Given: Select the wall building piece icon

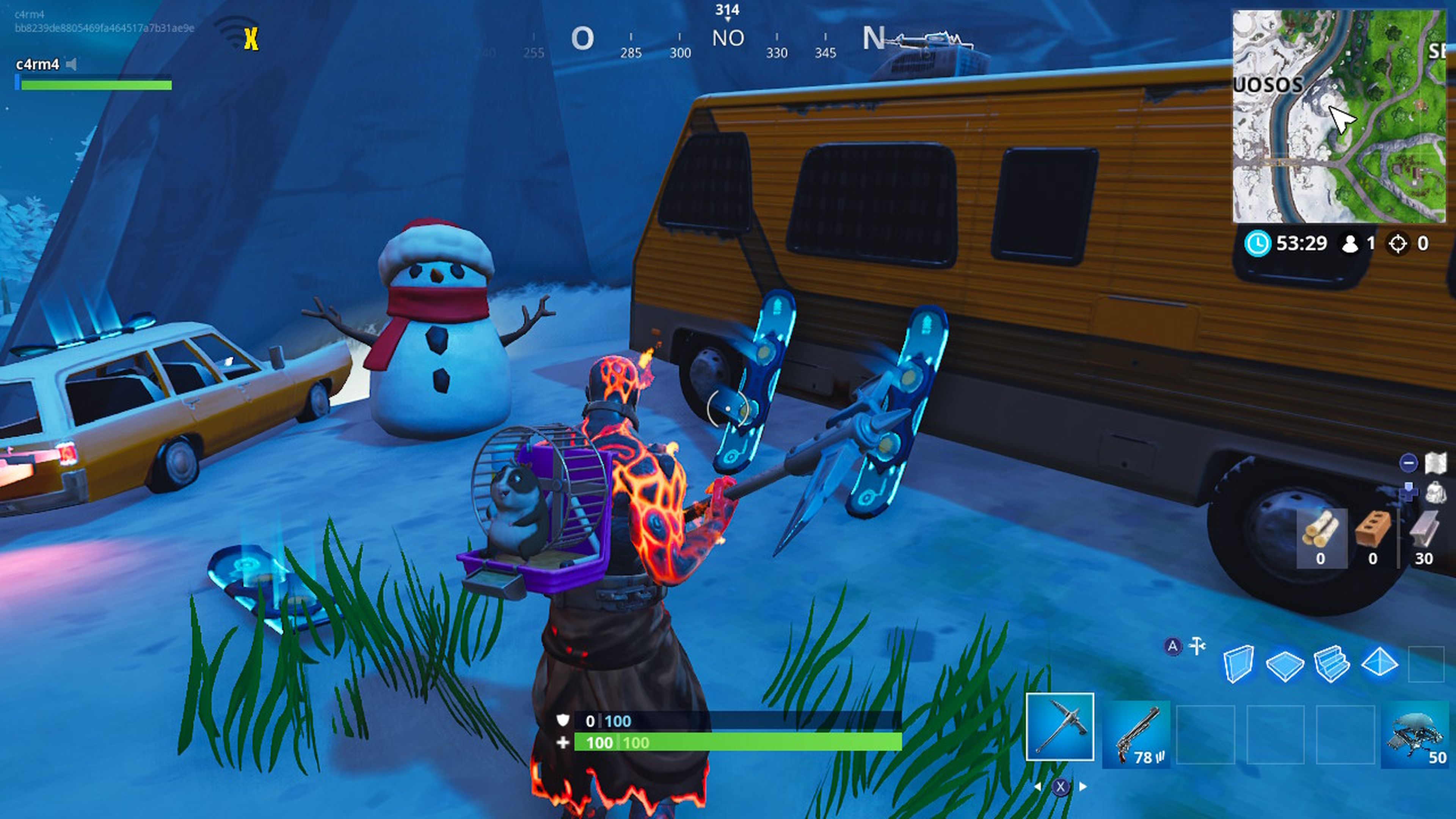Looking at the screenshot, I should [1239, 664].
